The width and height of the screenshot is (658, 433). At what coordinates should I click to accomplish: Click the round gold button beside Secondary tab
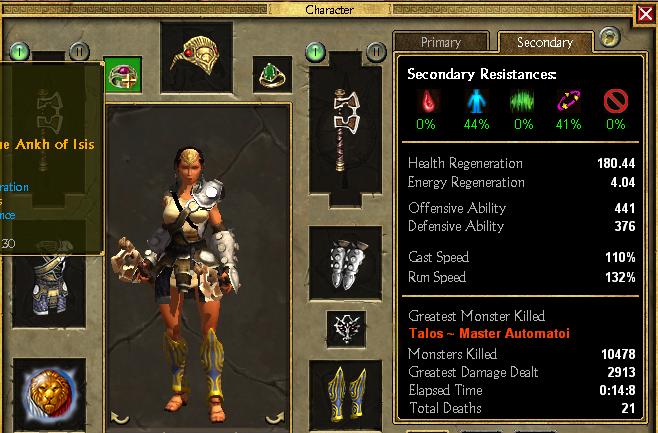[x=610, y=38]
